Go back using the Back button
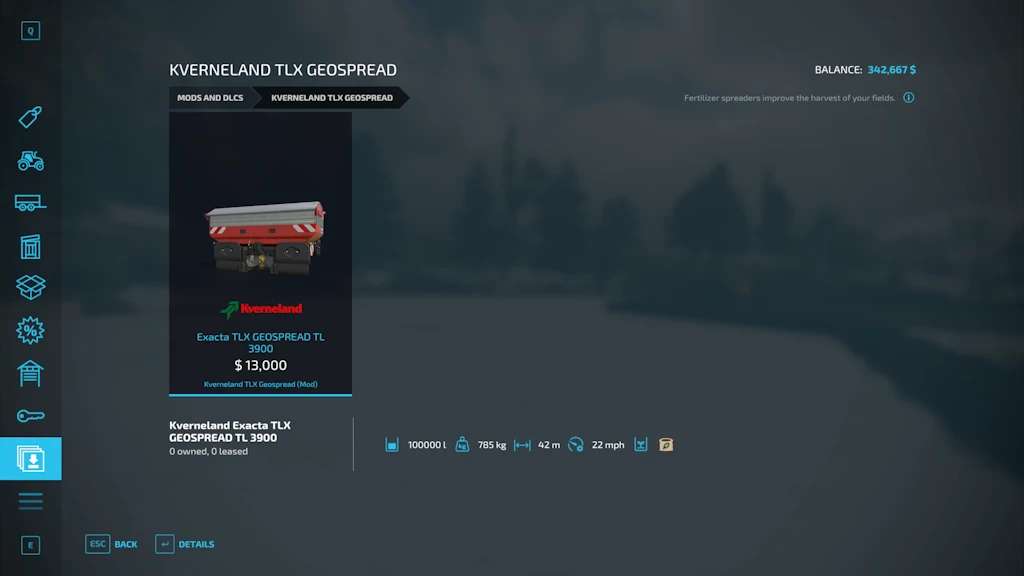 click(112, 544)
